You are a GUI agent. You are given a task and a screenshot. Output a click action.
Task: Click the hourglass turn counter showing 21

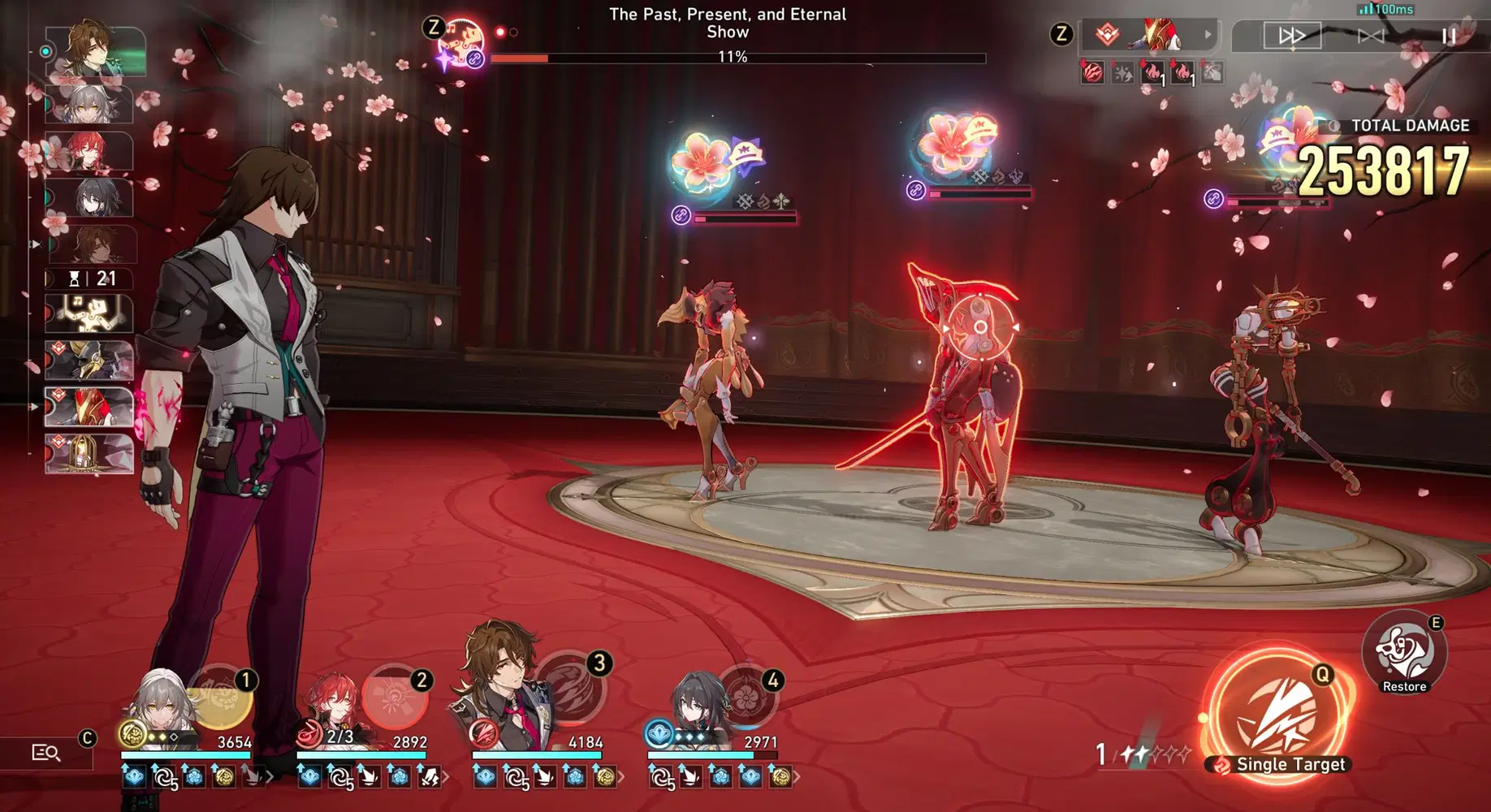[x=89, y=279]
